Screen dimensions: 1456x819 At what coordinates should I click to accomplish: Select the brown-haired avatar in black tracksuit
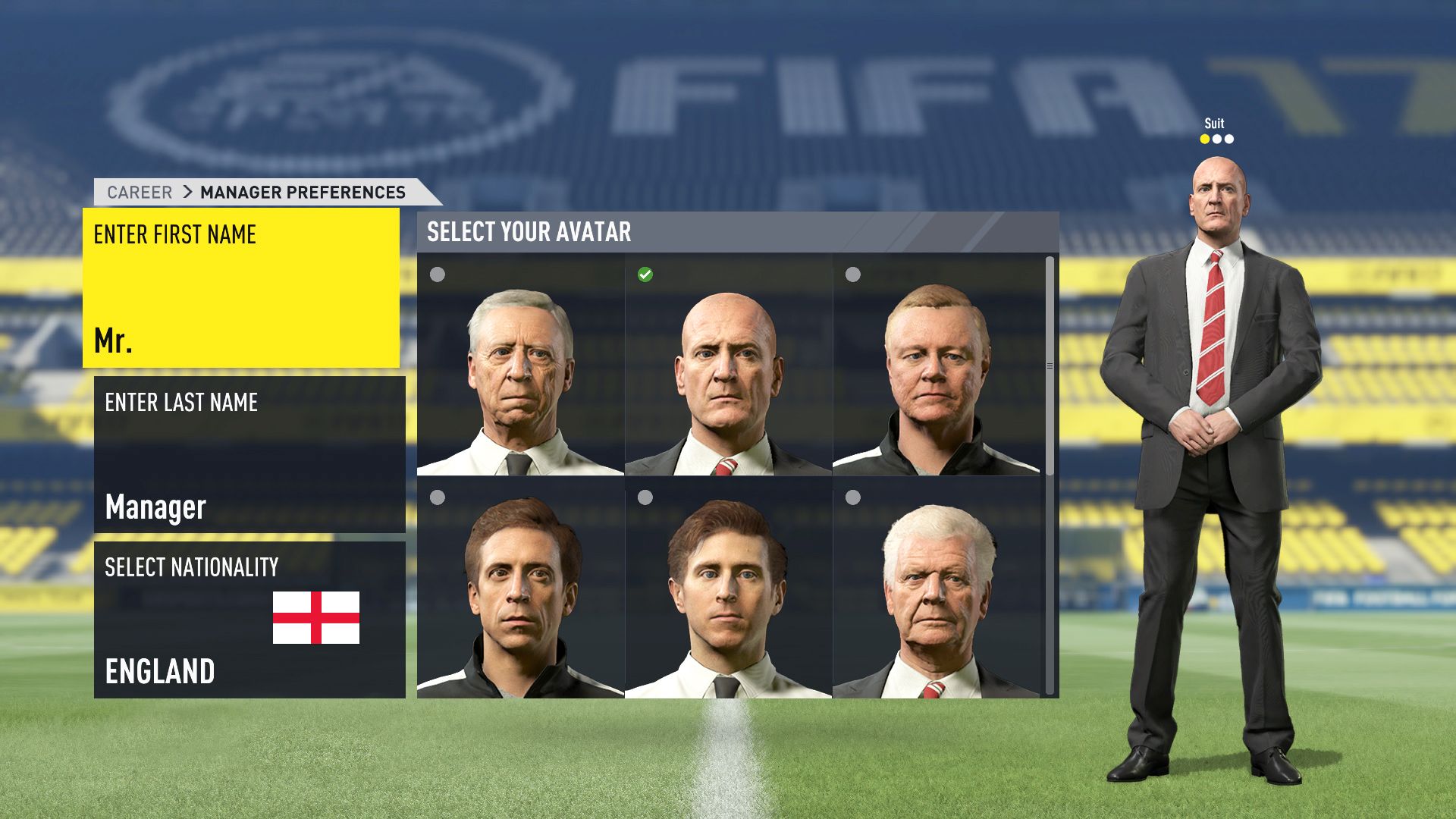pos(520,588)
